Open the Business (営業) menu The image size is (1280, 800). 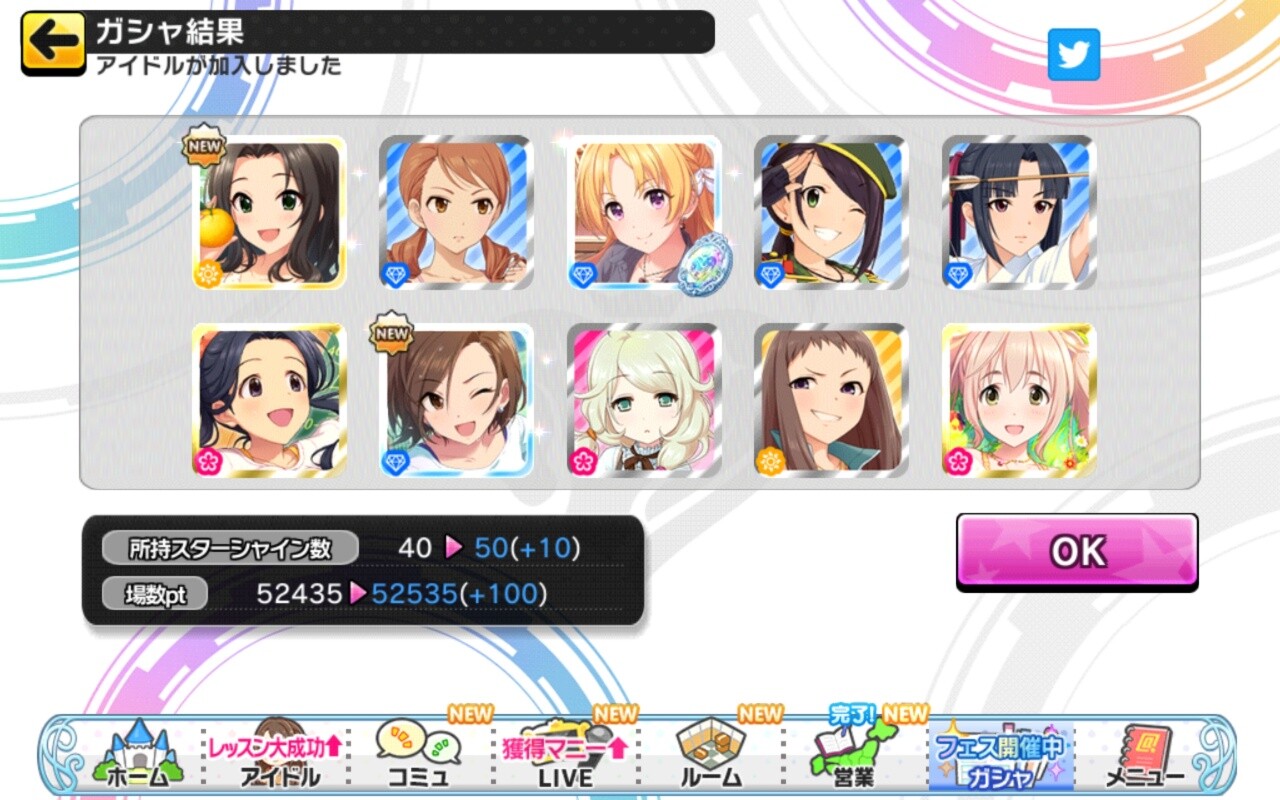[852, 755]
